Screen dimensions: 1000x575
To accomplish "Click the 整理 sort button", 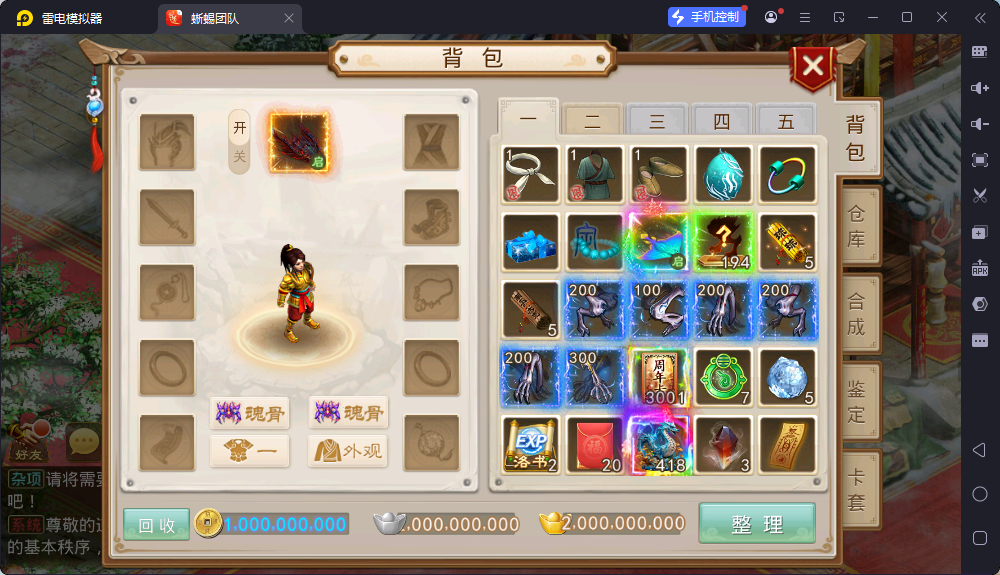I will (x=756, y=523).
